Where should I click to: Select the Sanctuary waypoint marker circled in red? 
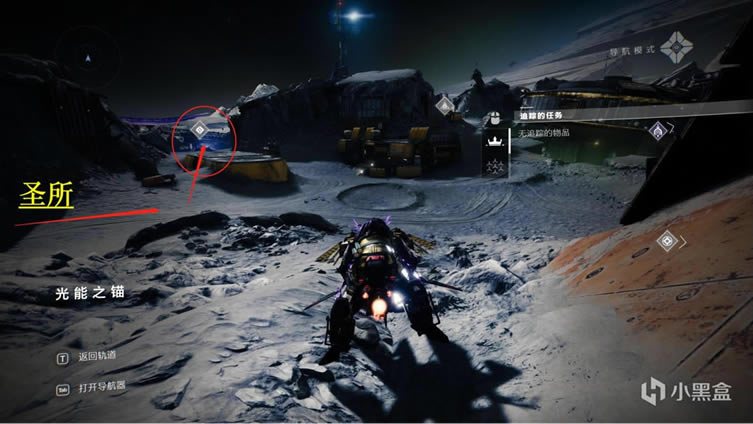point(200,129)
